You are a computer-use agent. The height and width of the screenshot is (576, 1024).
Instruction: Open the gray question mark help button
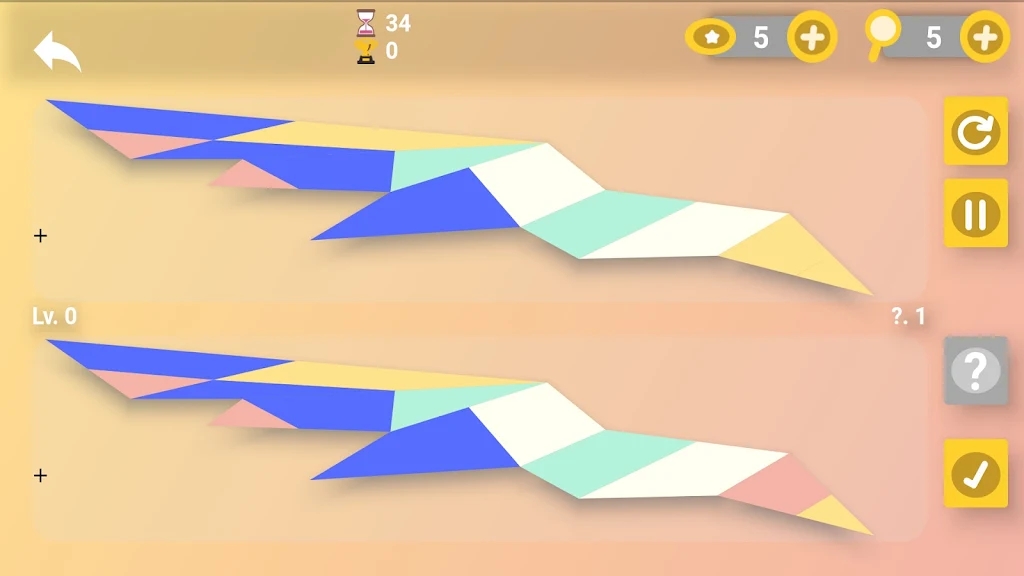coord(976,371)
